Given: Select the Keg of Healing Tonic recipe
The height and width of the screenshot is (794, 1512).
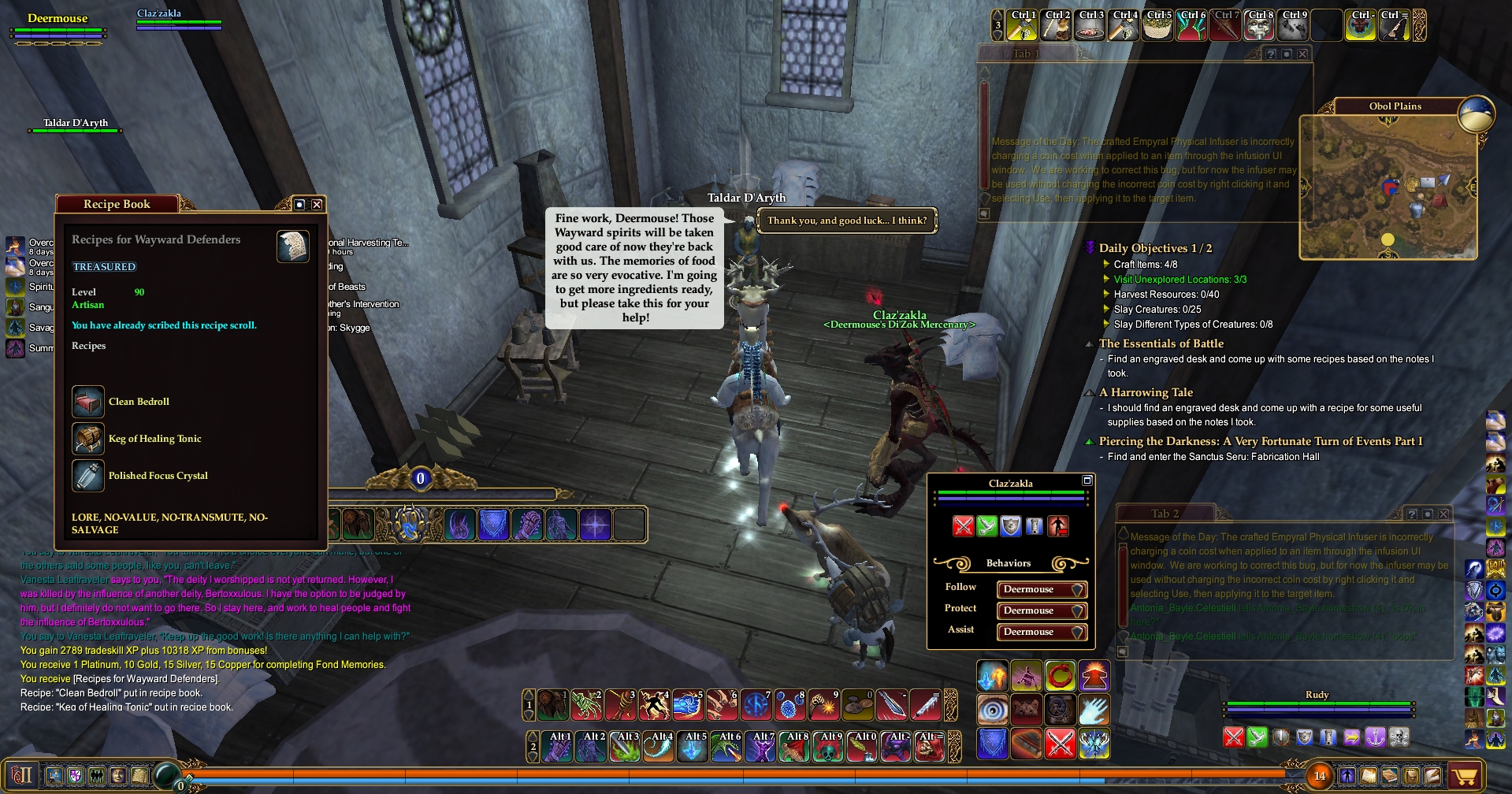Looking at the screenshot, I should coord(154,439).
